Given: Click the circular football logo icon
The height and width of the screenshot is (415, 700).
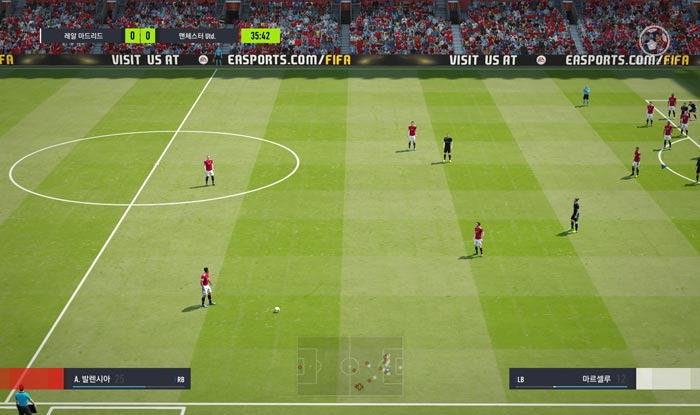Looking at the screenshot, I should click(654, 39).
